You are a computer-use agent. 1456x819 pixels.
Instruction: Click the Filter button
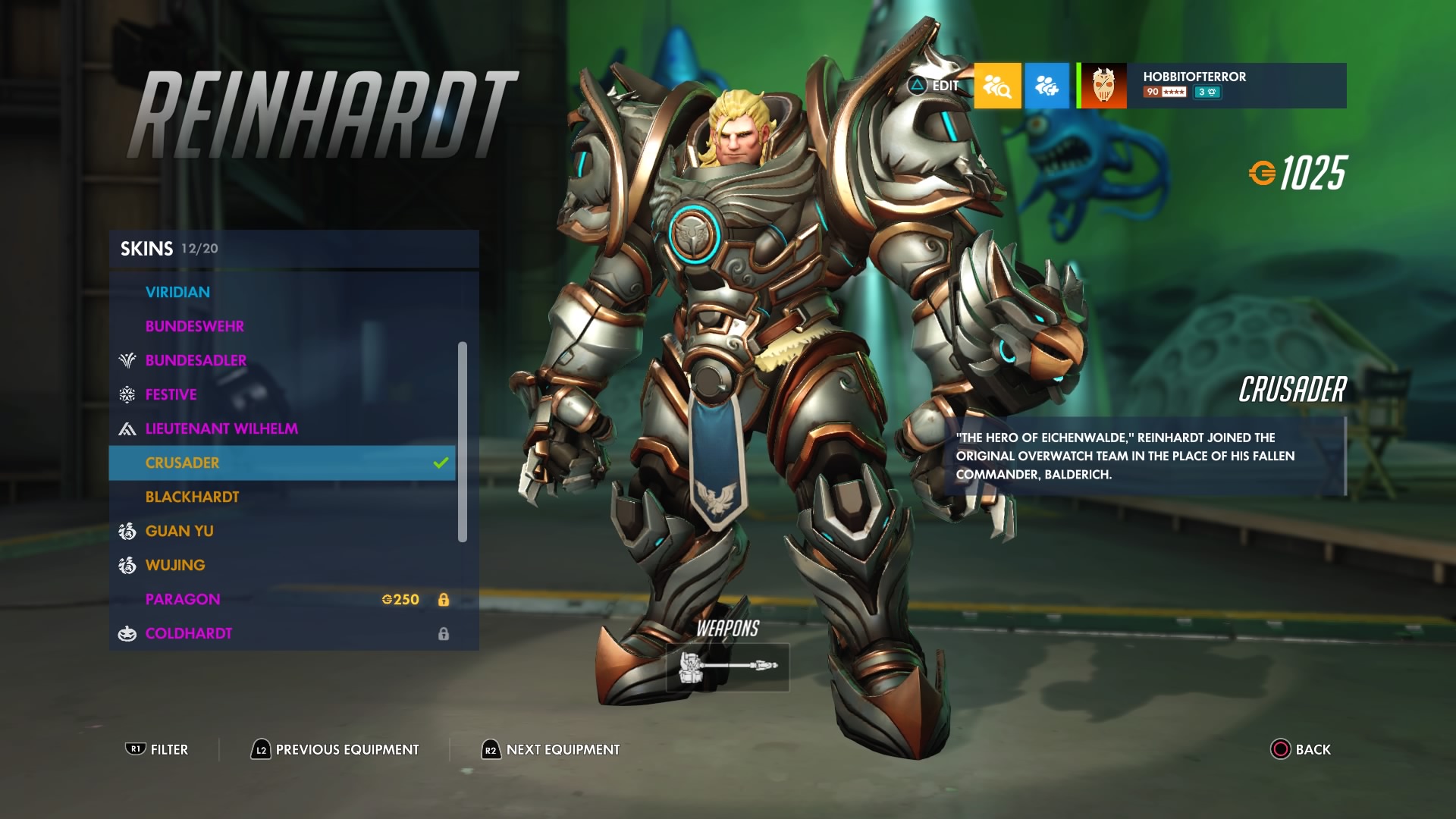[x=158, y=749]
